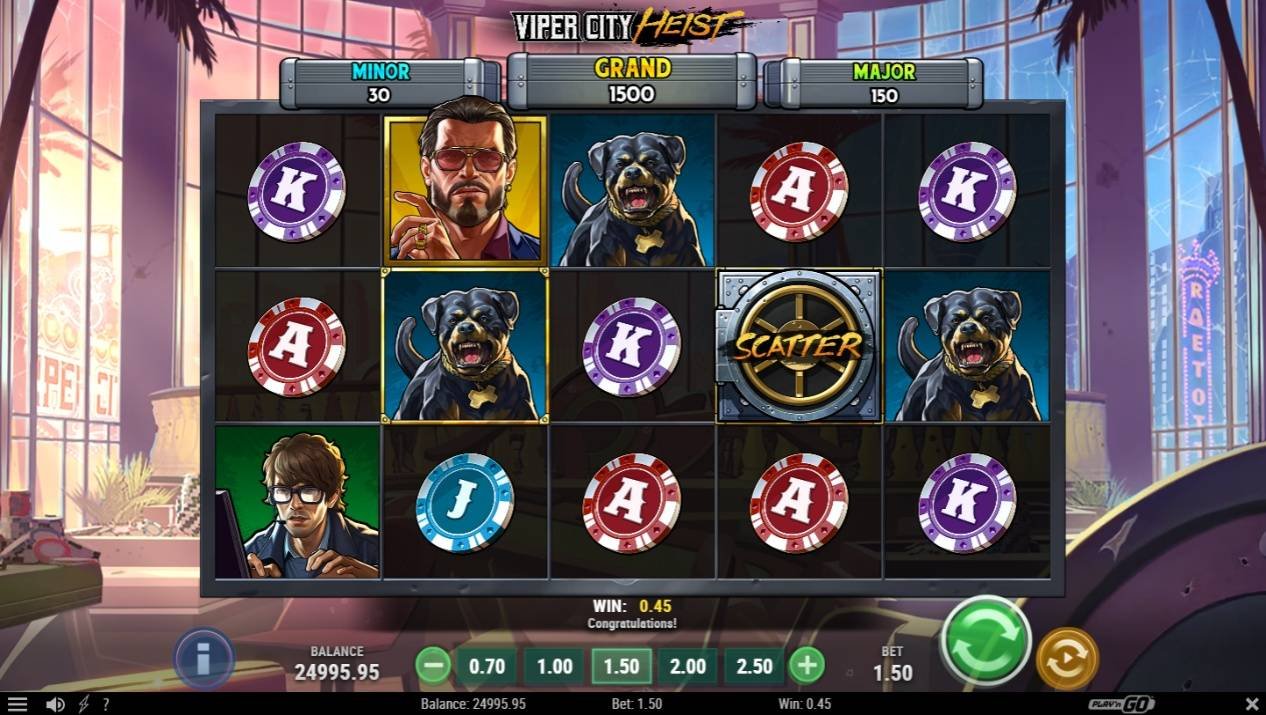
Task: Open the question mark help
Action: (x=106, y=704)
